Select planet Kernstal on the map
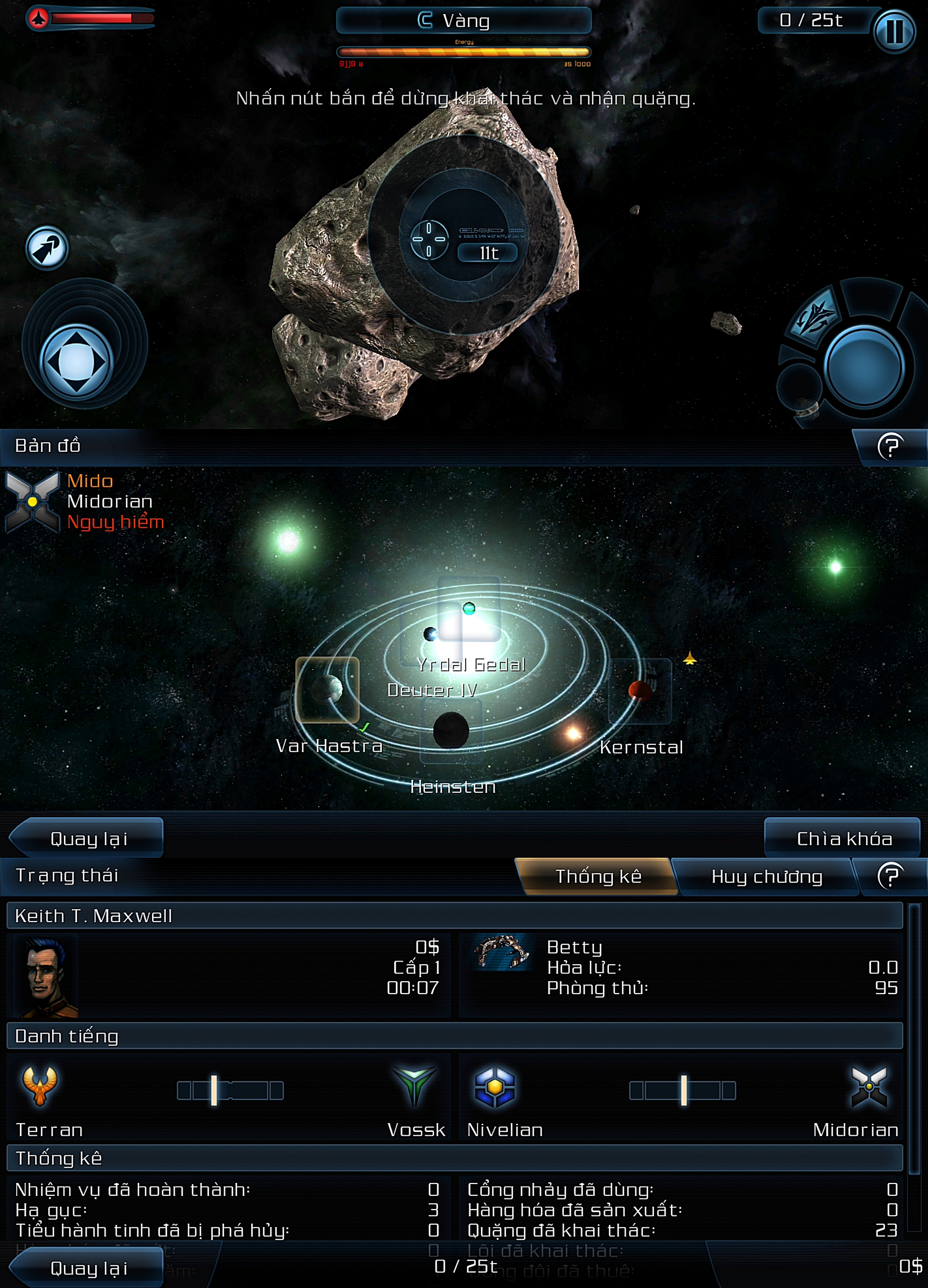 (640, 691)
